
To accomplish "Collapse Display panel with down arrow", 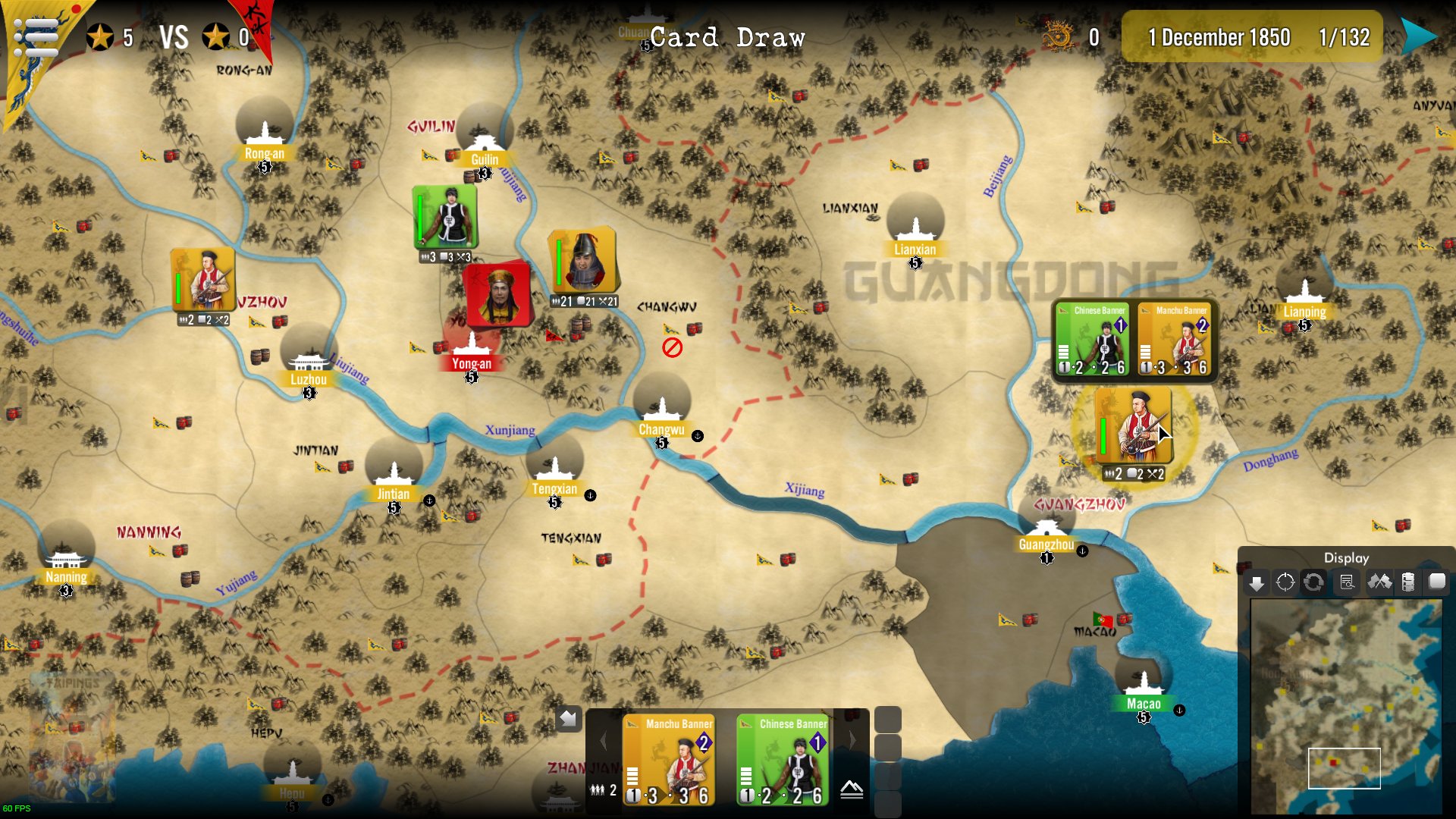I will (x=1257, y=582).
